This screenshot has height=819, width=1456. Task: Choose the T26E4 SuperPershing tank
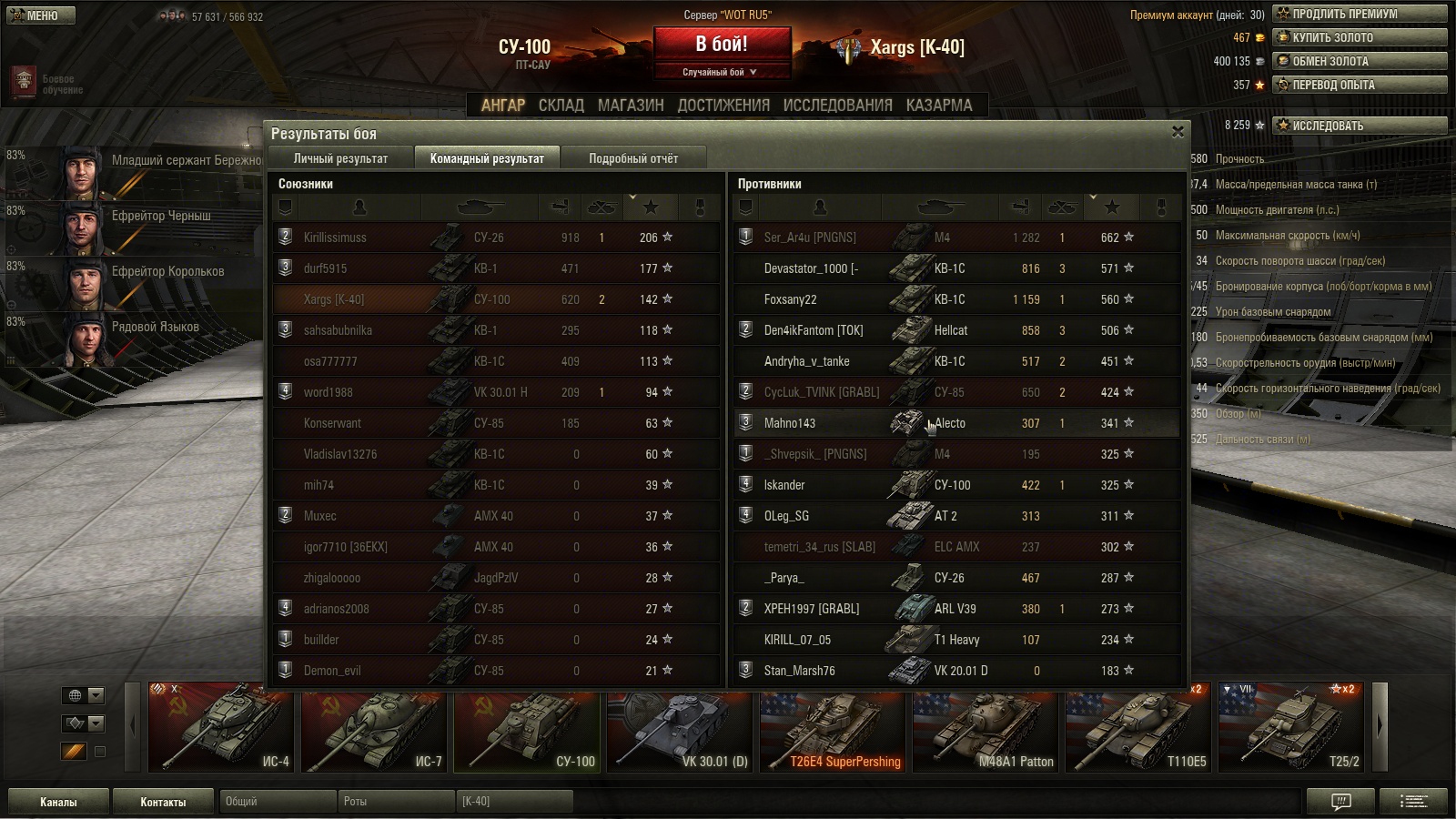pos(833,728)
